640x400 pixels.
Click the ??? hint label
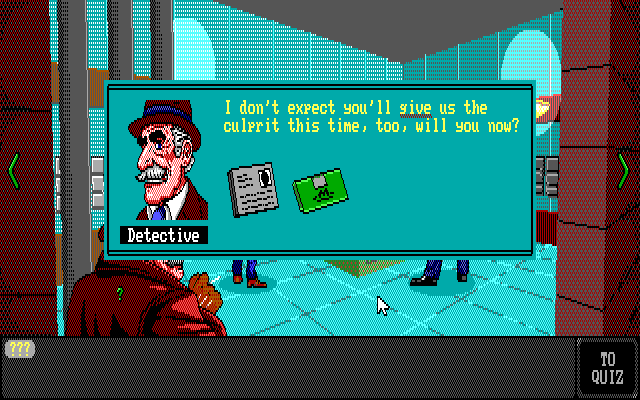point(20,349)
